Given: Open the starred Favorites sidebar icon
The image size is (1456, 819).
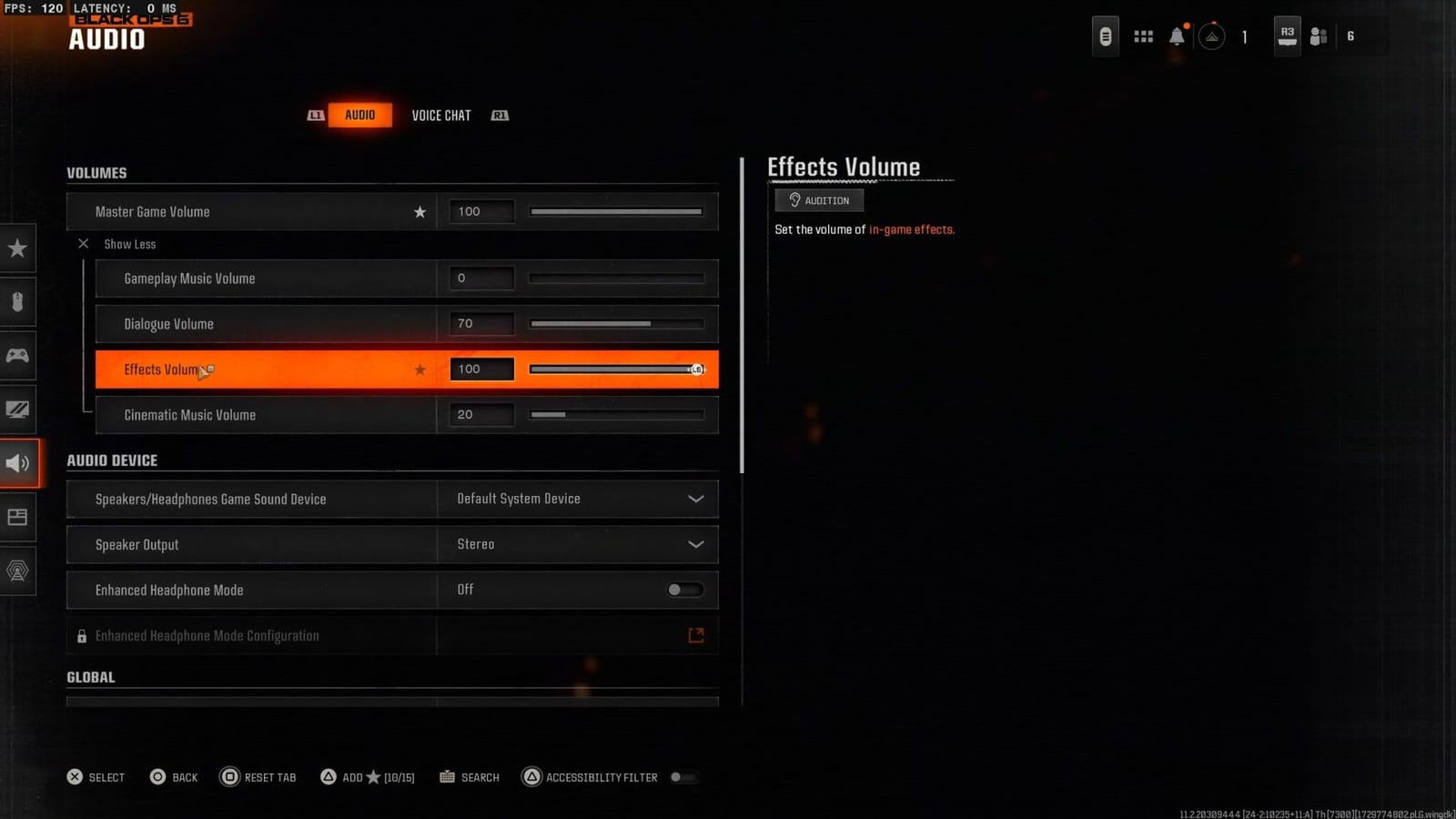Looking at the screenshot, I should click(18, 248).
